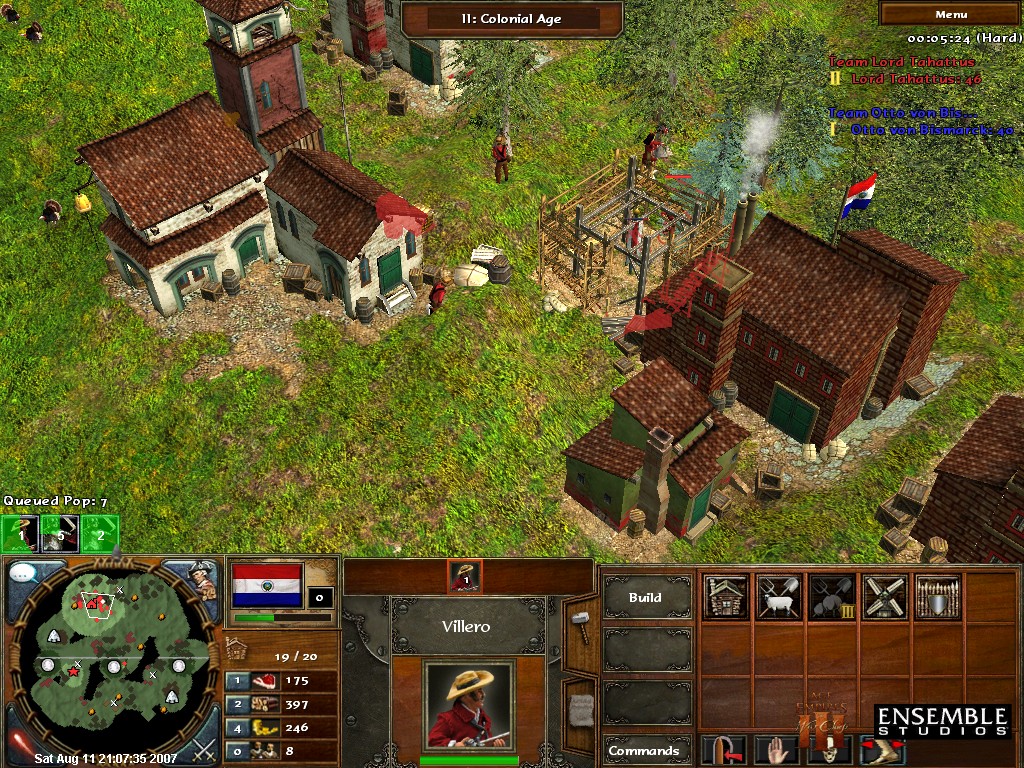
Task: Build a house from the log cabin icon
Action: point(726,597)
